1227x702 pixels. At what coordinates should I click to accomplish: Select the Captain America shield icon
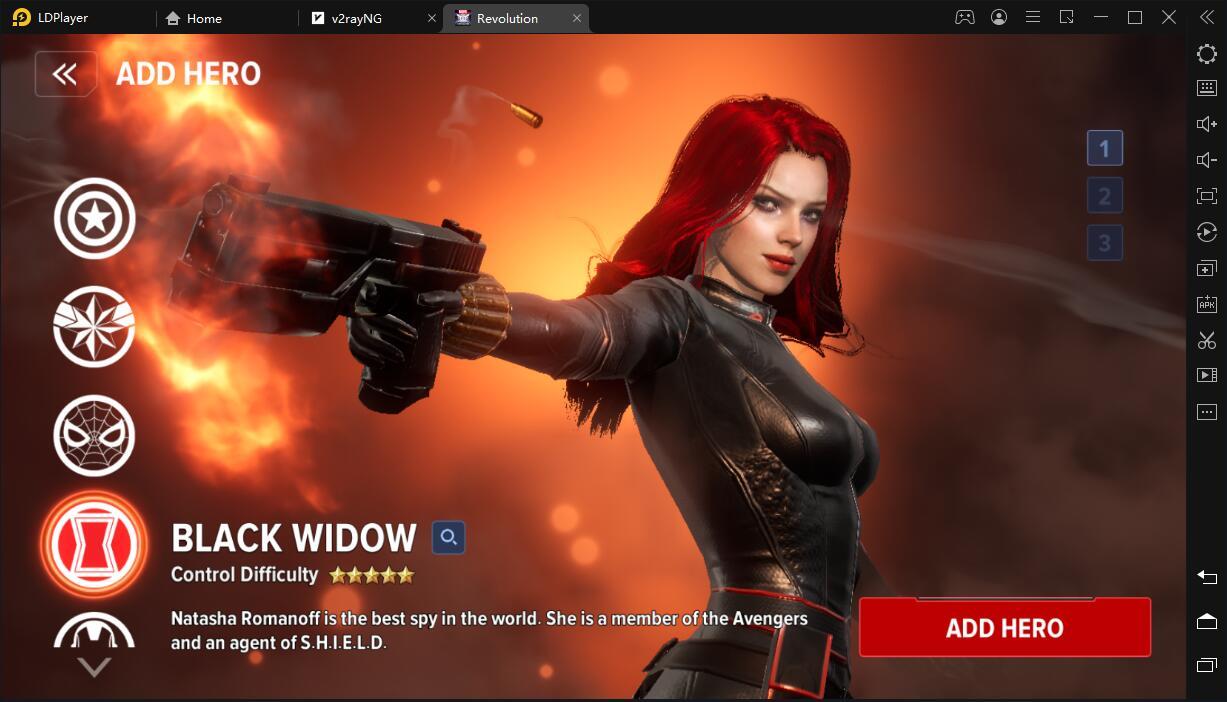[94, 218]
